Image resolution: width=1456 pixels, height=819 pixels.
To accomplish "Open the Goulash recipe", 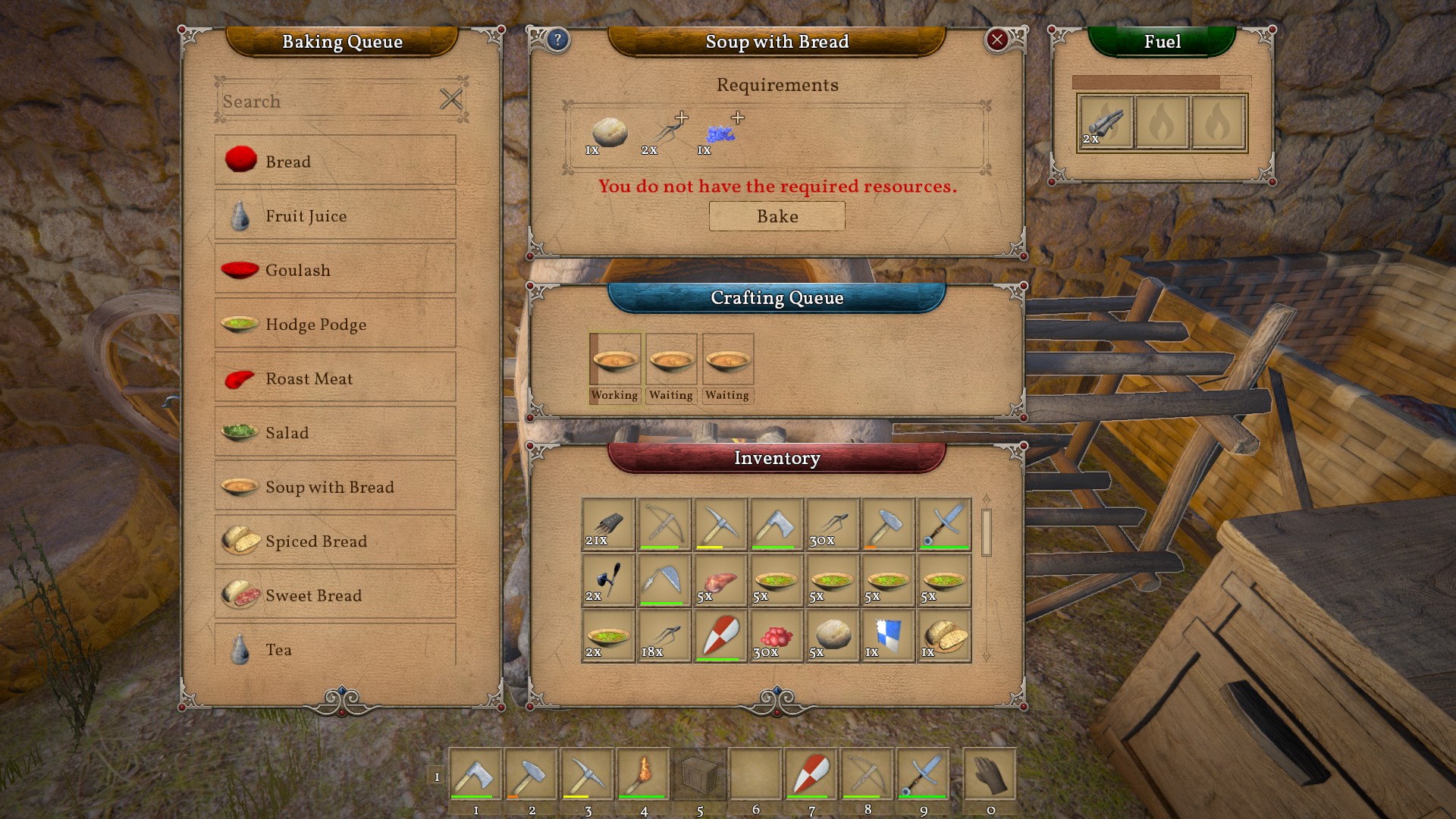I will [x=334, y=270].
